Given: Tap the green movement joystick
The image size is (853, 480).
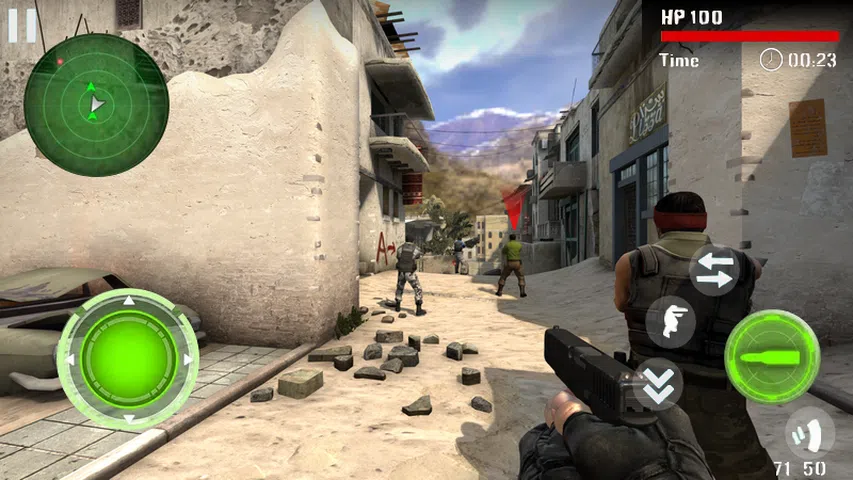Looking at the screenshot, I should pyautogui.click(x=128, y=359).
